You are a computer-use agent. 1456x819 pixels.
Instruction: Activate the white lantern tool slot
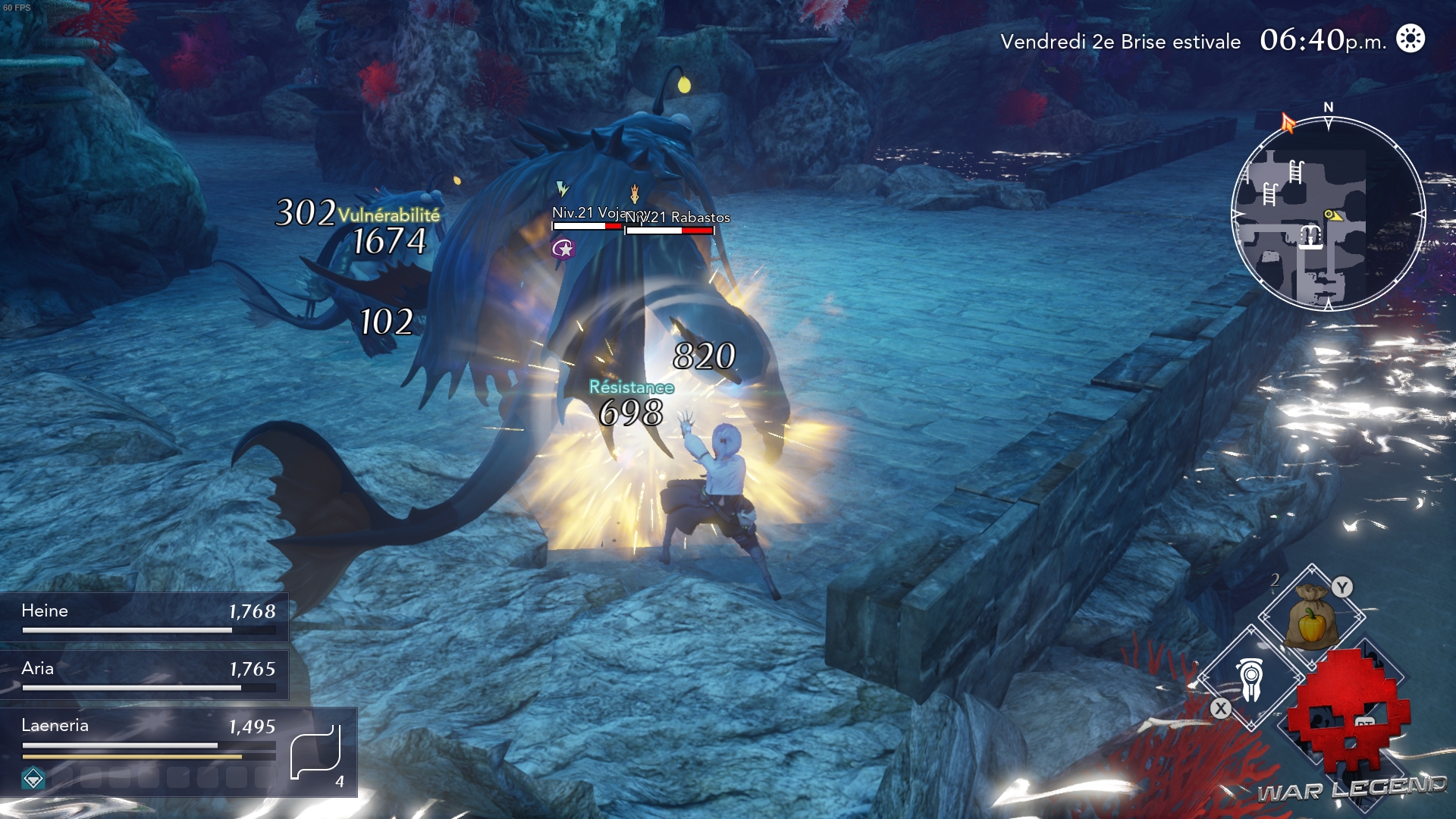[1250, 679]
